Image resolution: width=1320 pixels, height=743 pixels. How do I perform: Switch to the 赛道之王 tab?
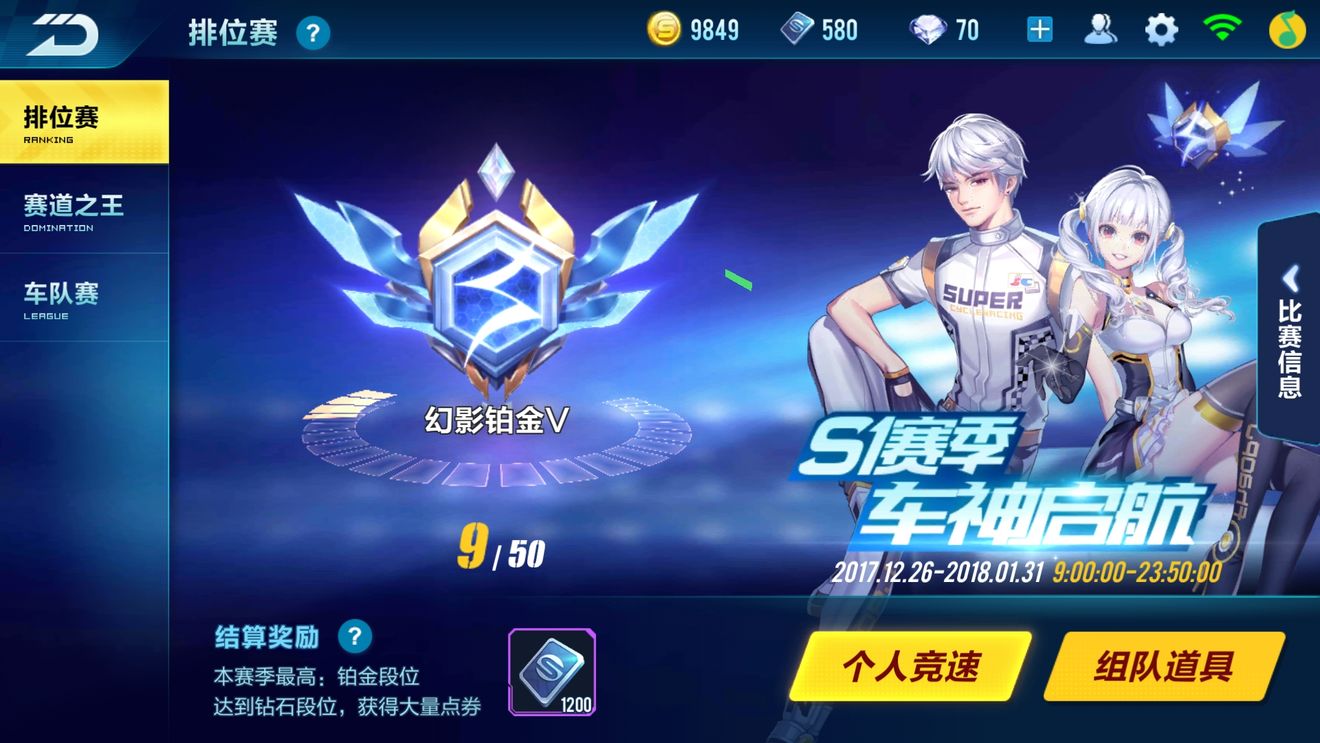(x=84, y=212)
